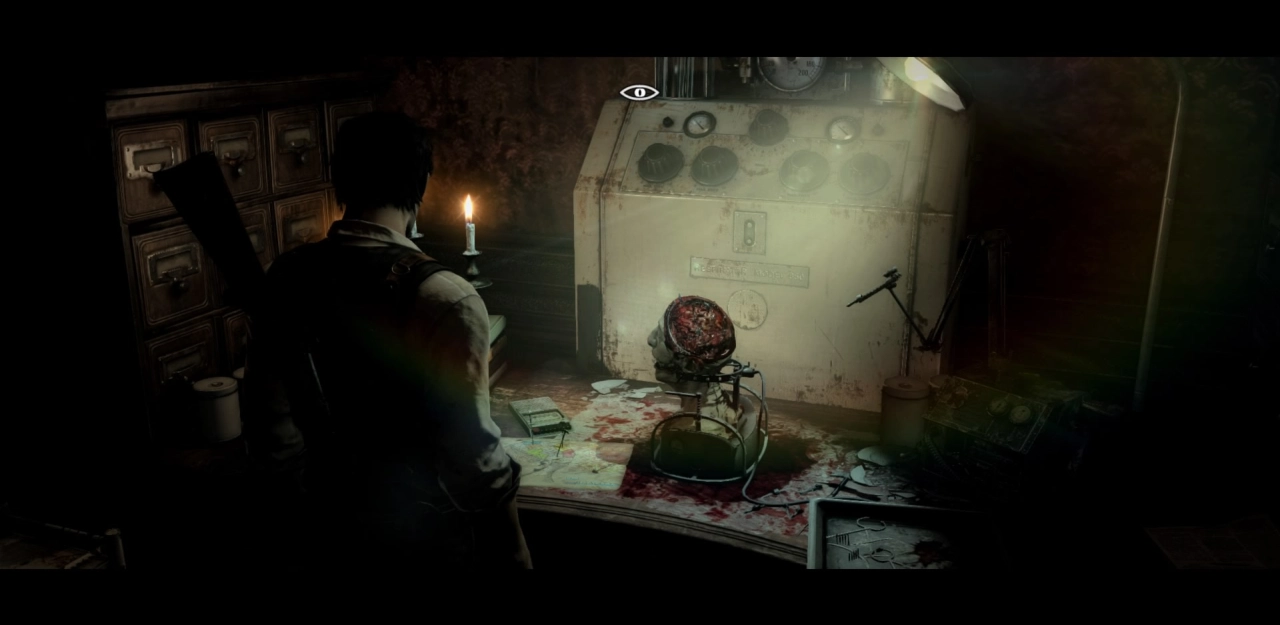Click the eye stealth indicator icon

639,93
